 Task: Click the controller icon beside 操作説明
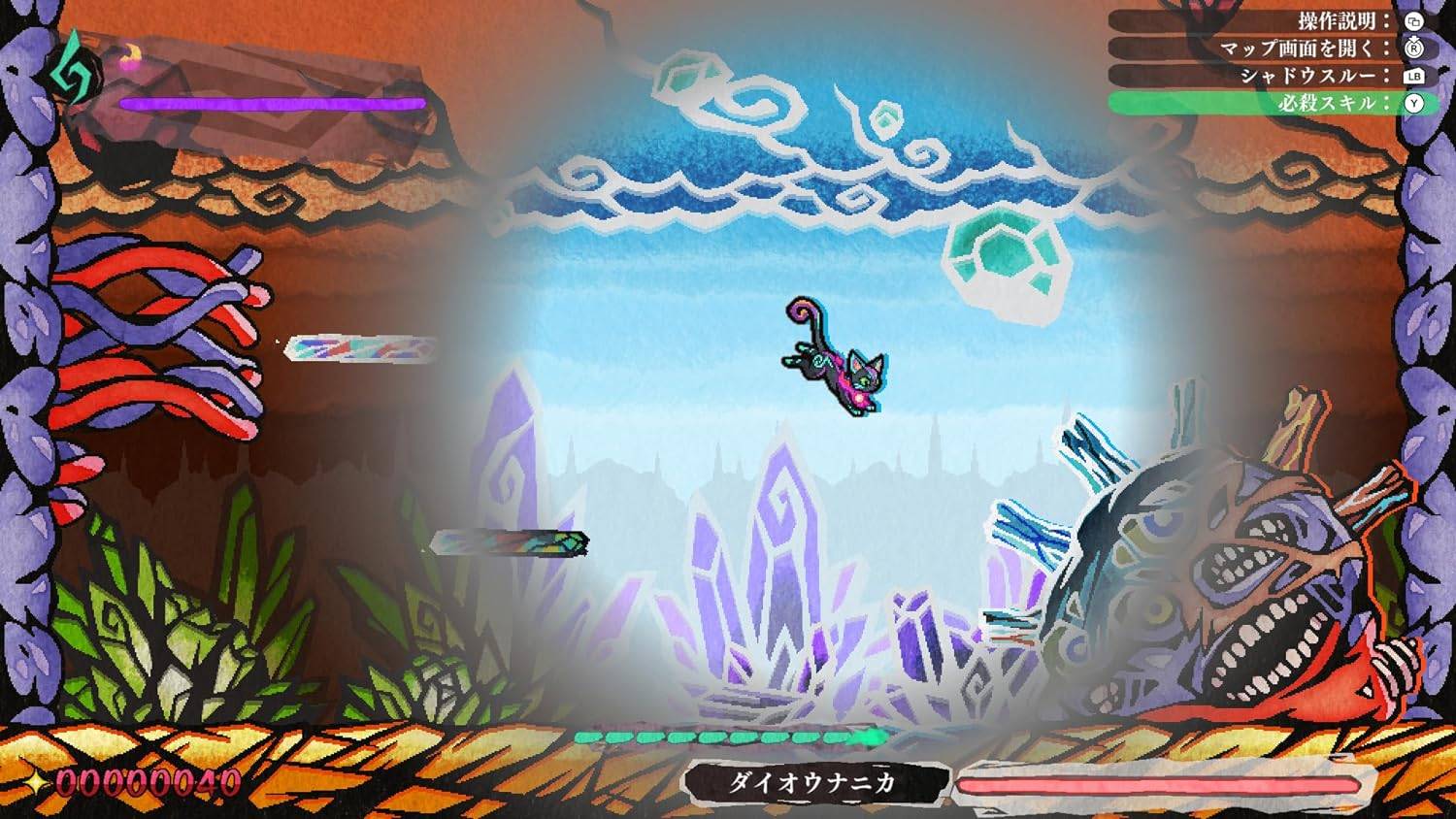1415,22
